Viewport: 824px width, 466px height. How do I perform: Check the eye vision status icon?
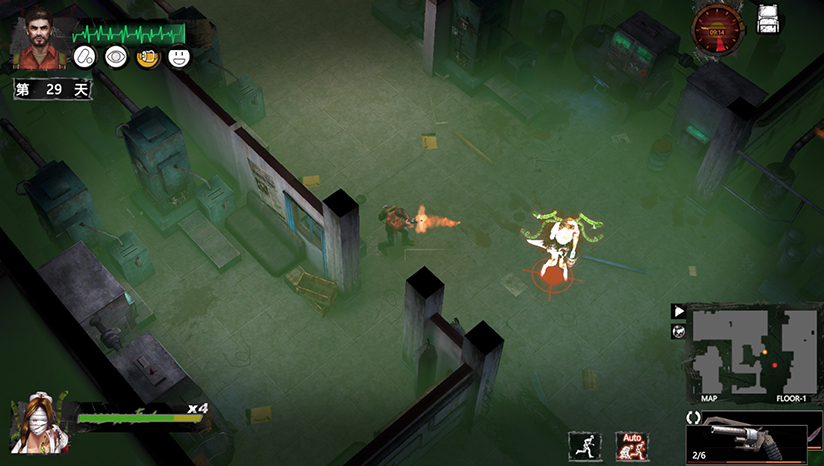point(116,59)
